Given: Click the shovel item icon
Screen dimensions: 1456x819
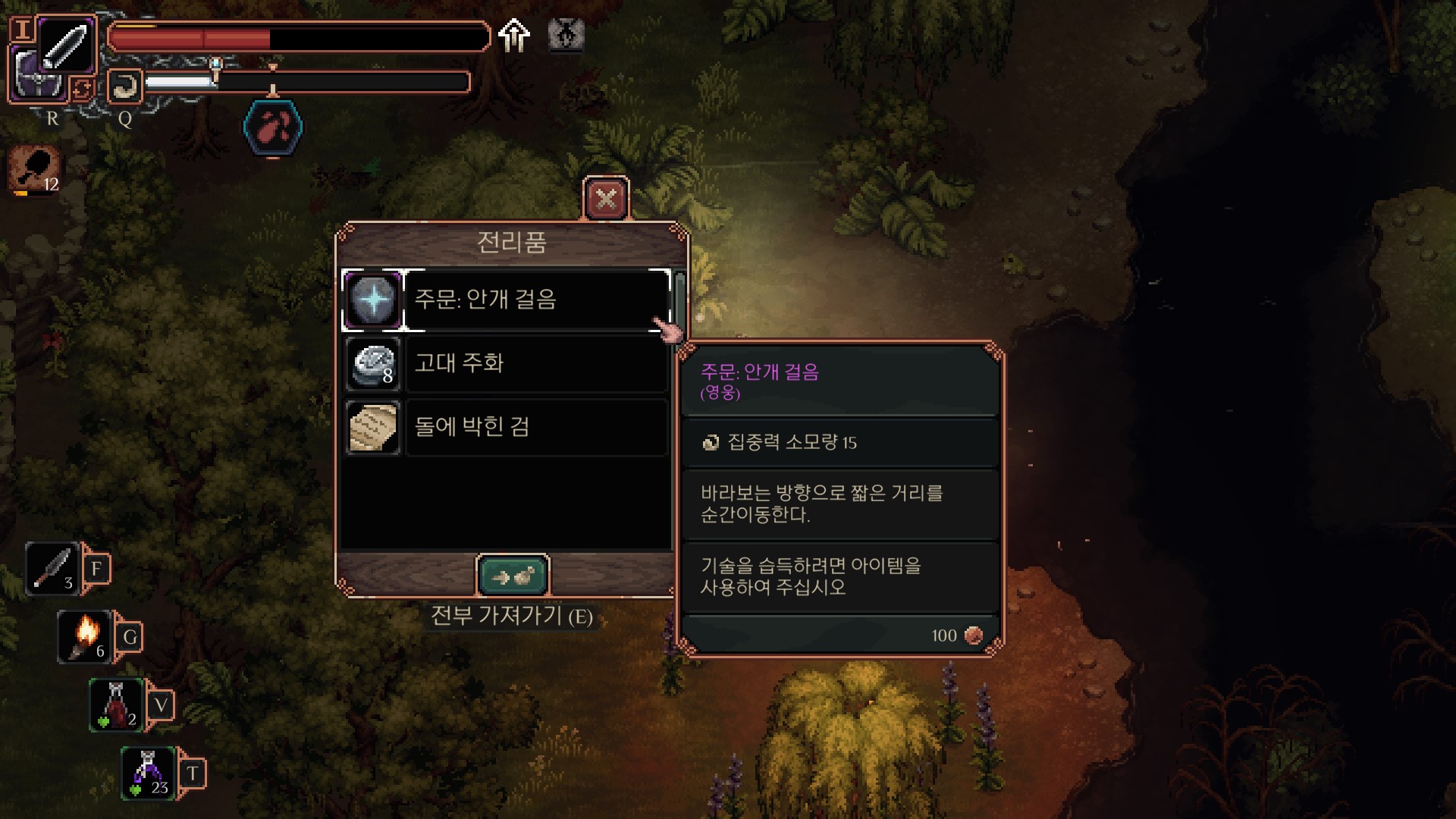Looking at the screenshot, I should [35, 168].
